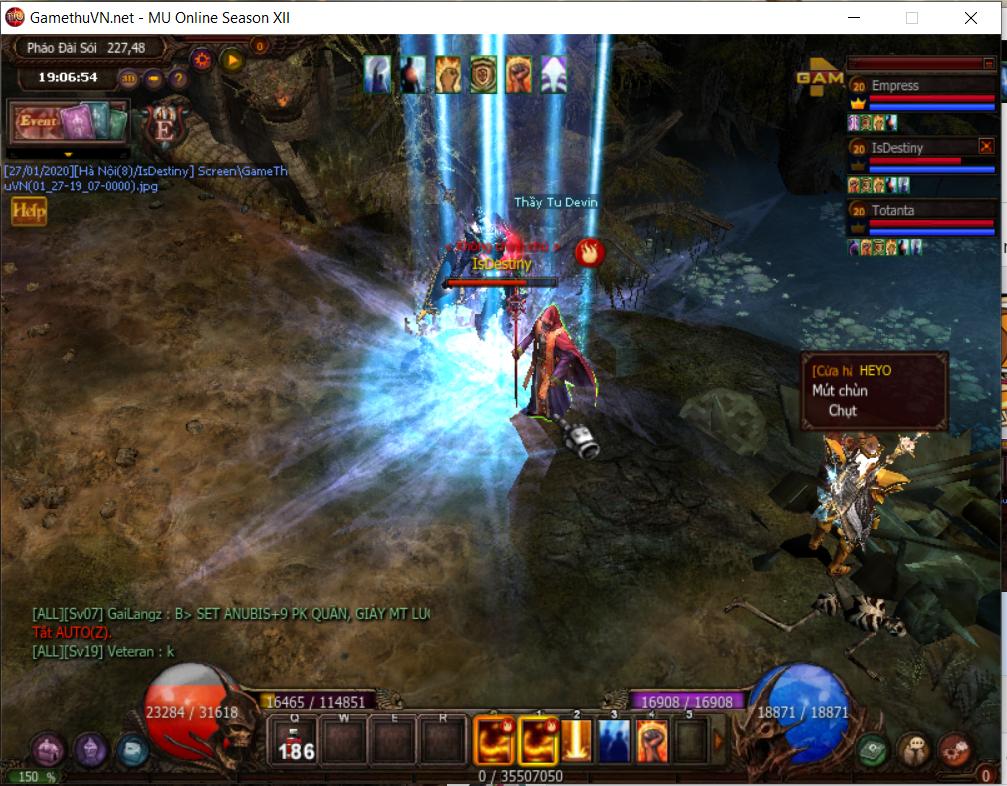Activate the blue figure skill in slot 3
Image resolution: width=1007 pixels, height=786 pixels.
pos(614,741)
